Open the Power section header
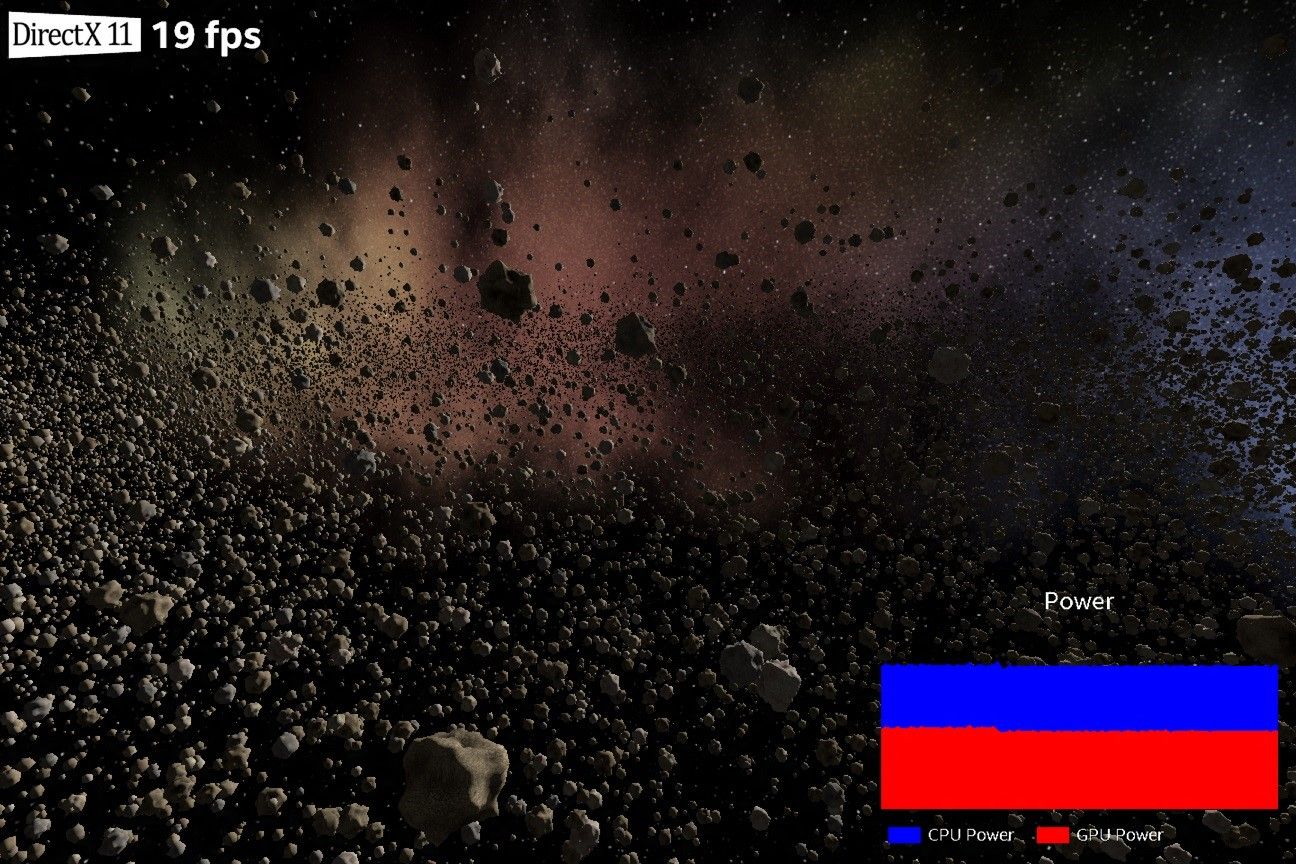The image size is (1296, 864). pos(1078,601)
